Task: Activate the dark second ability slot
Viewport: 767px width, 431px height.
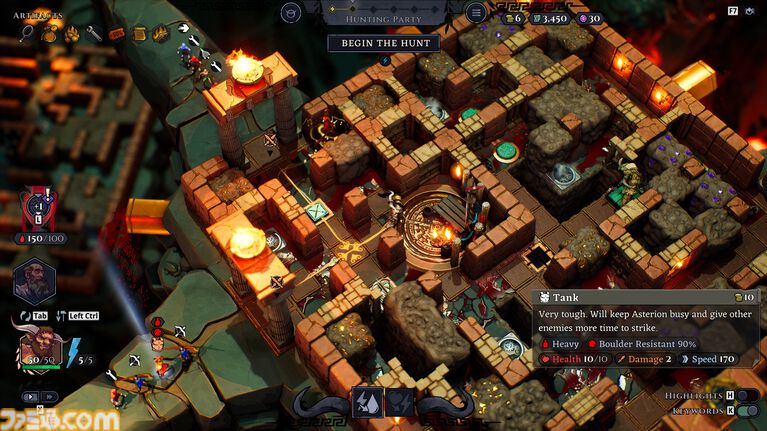Action: (399, 402)
